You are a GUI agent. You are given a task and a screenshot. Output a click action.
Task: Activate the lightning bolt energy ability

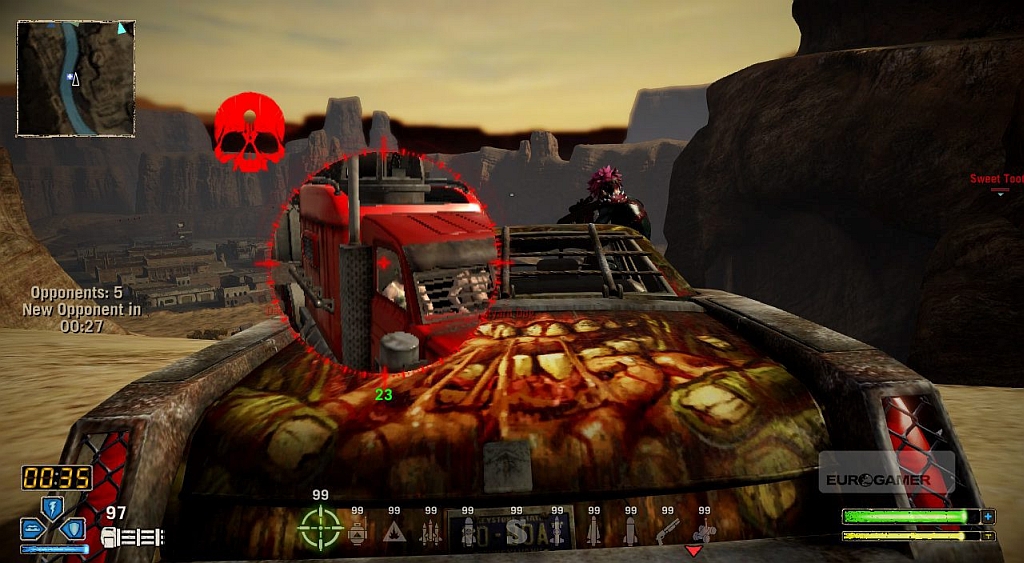click(x=52, y=507)
